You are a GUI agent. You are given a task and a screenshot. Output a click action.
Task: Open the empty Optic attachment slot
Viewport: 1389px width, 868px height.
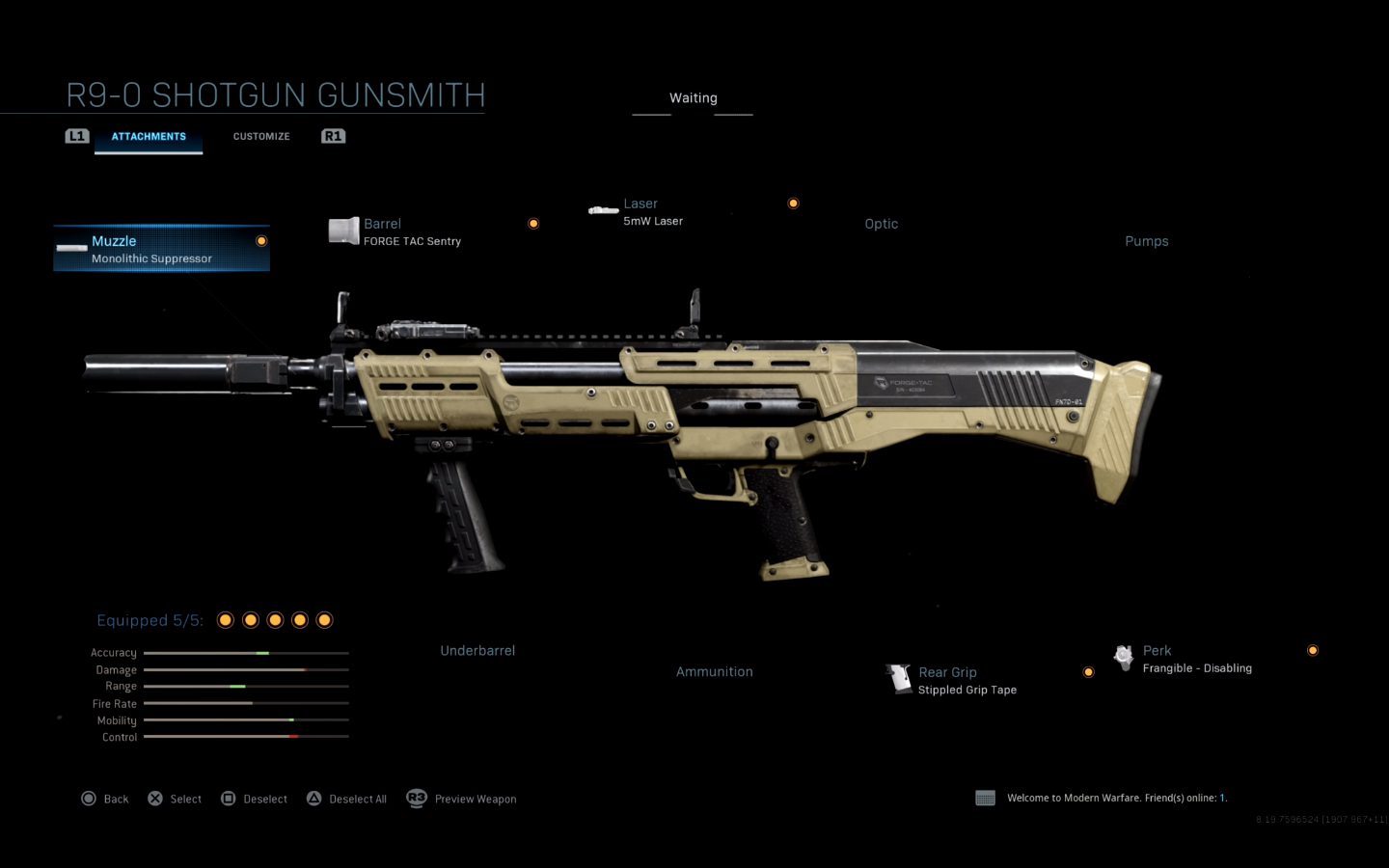(x=881, y=224)
